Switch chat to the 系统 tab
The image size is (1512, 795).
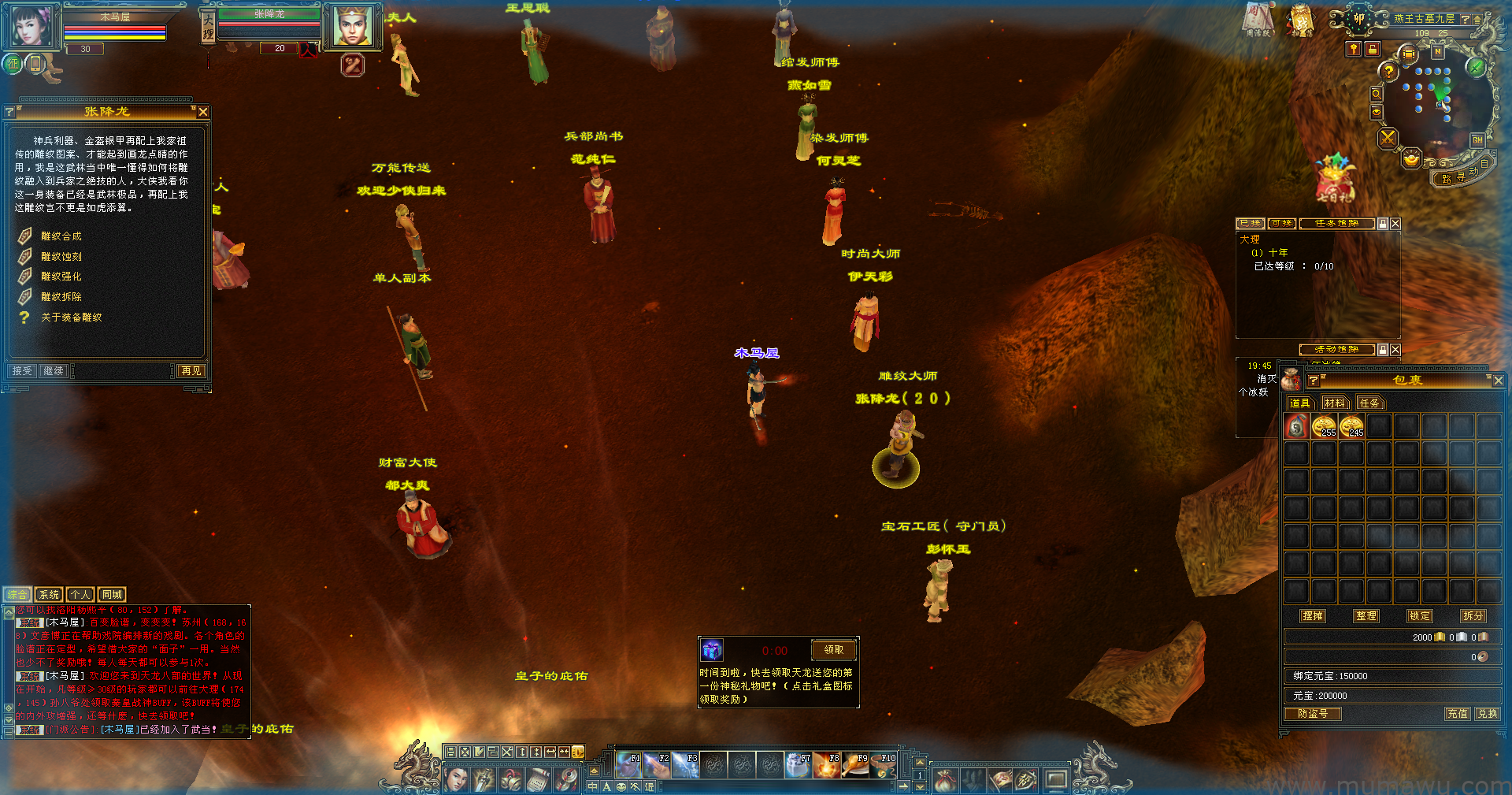click(x=49, y=595)
